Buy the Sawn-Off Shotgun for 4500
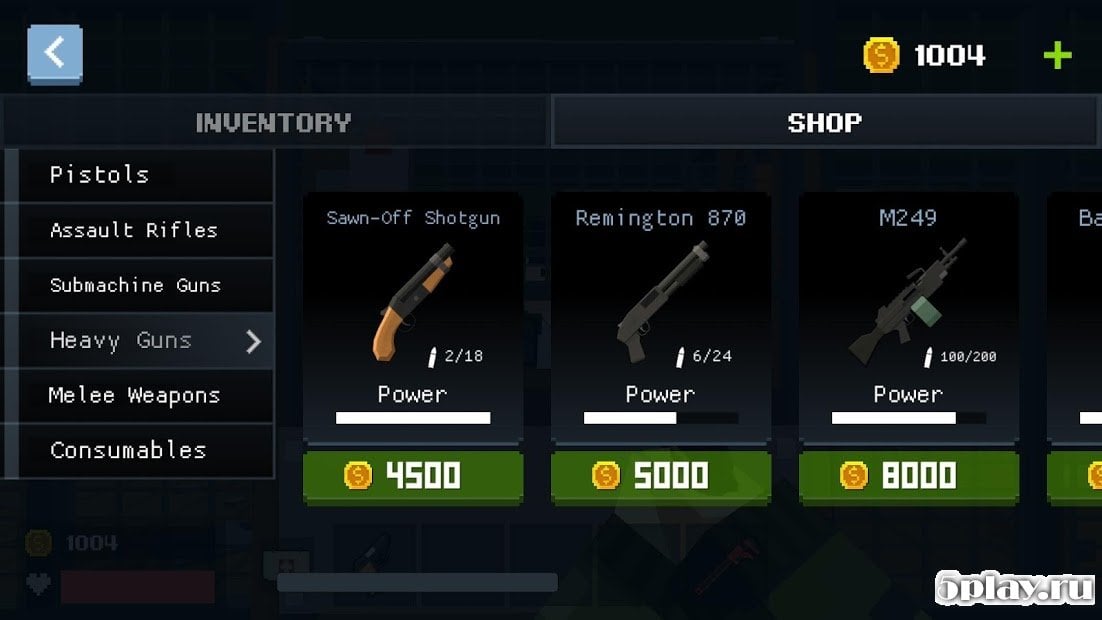Viewport: 1102px width, 620px height. (412, 476)
